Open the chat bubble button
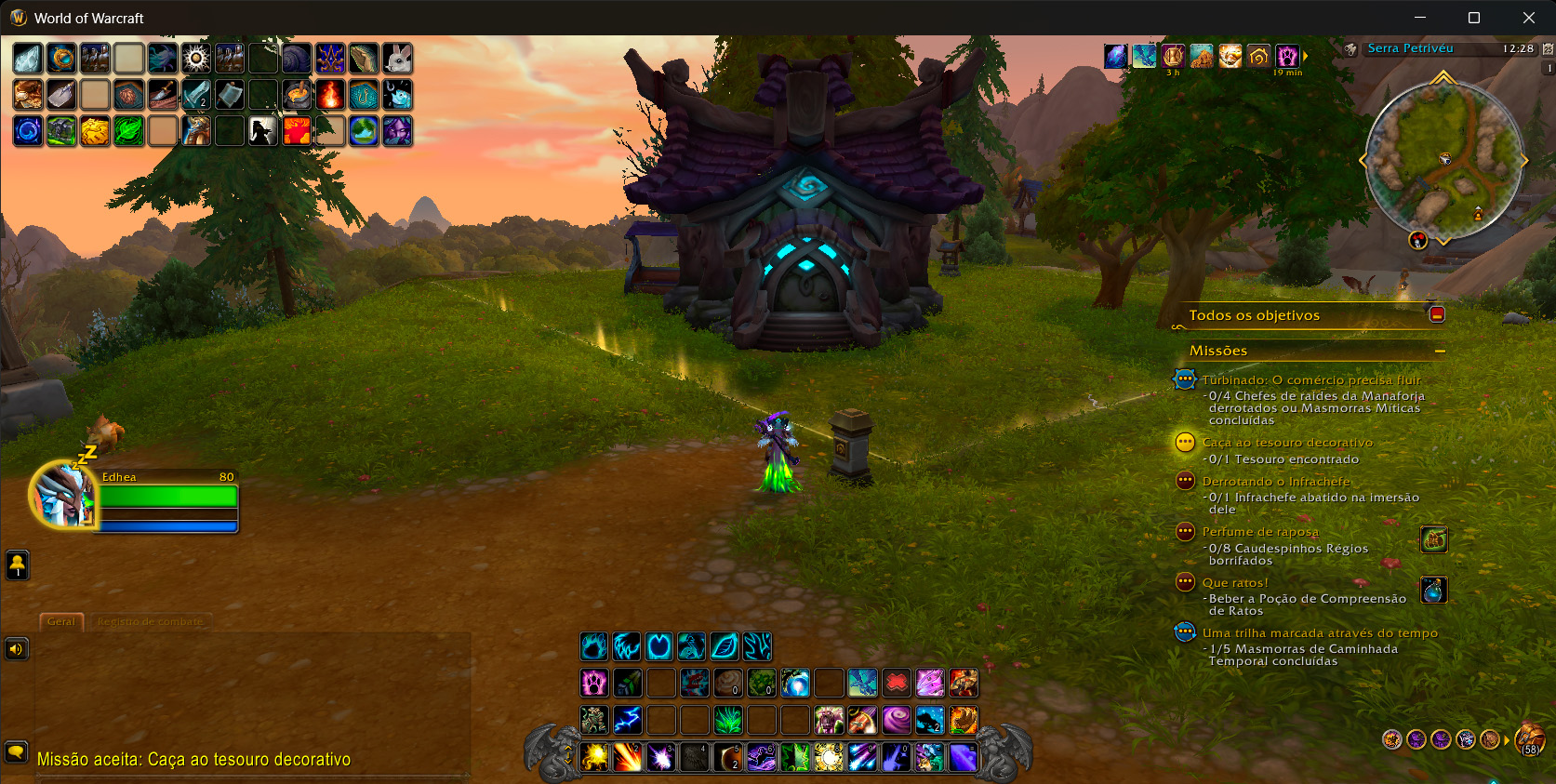This screenshot has height=784, width=1556. [x=16, y=751]
